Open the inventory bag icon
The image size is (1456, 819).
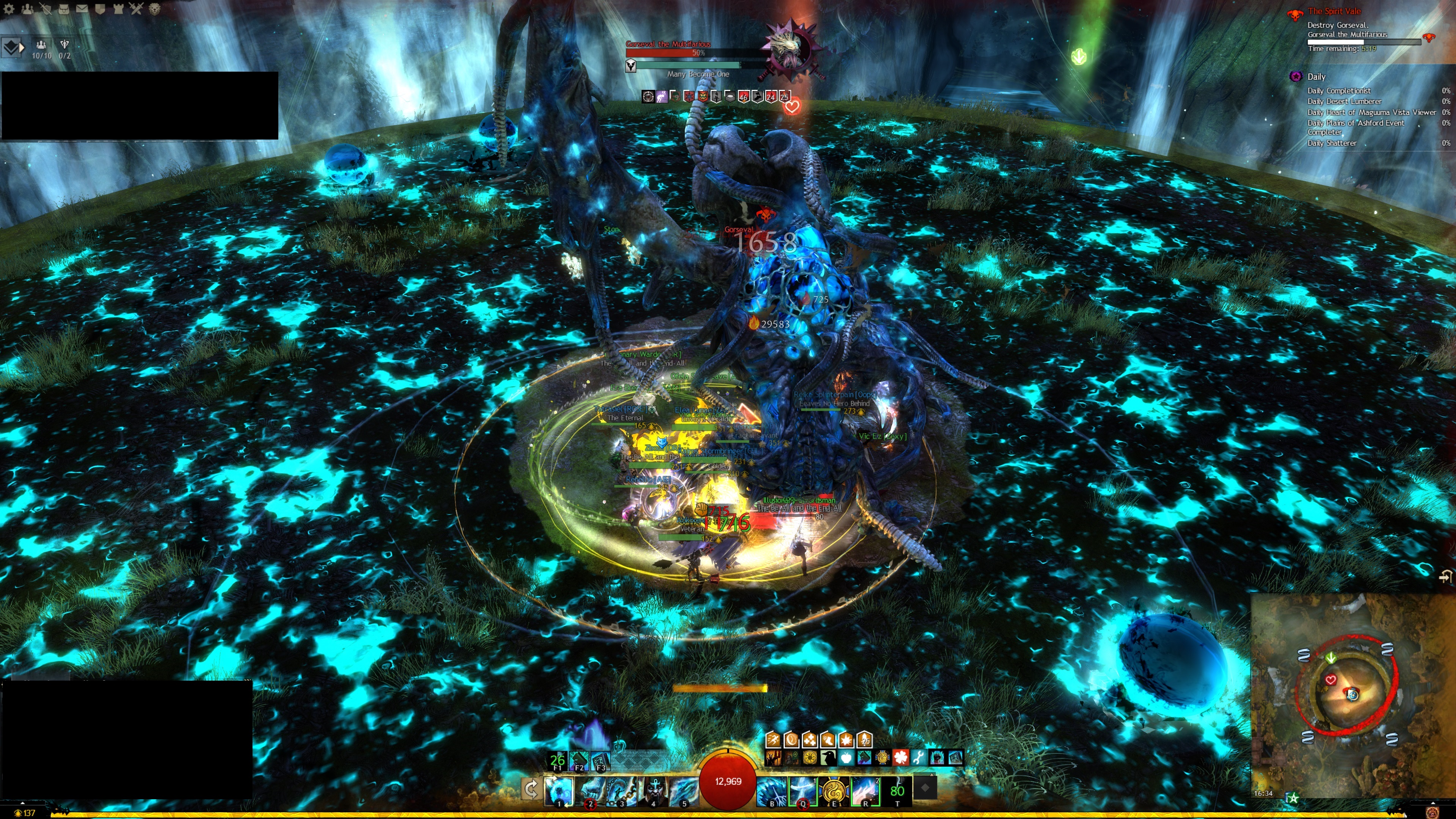[x=63, y=8]
